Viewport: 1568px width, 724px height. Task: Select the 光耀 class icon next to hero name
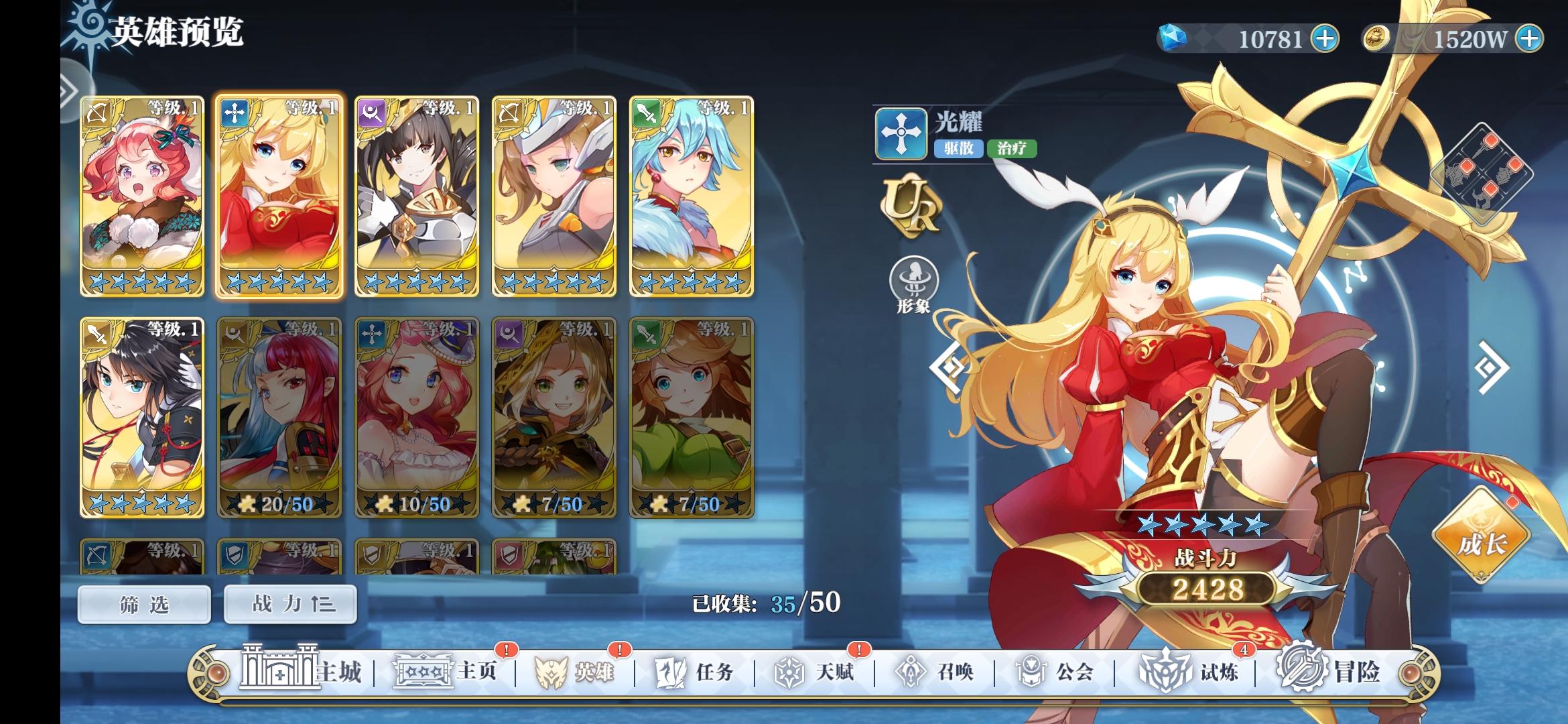click(901, 133)
